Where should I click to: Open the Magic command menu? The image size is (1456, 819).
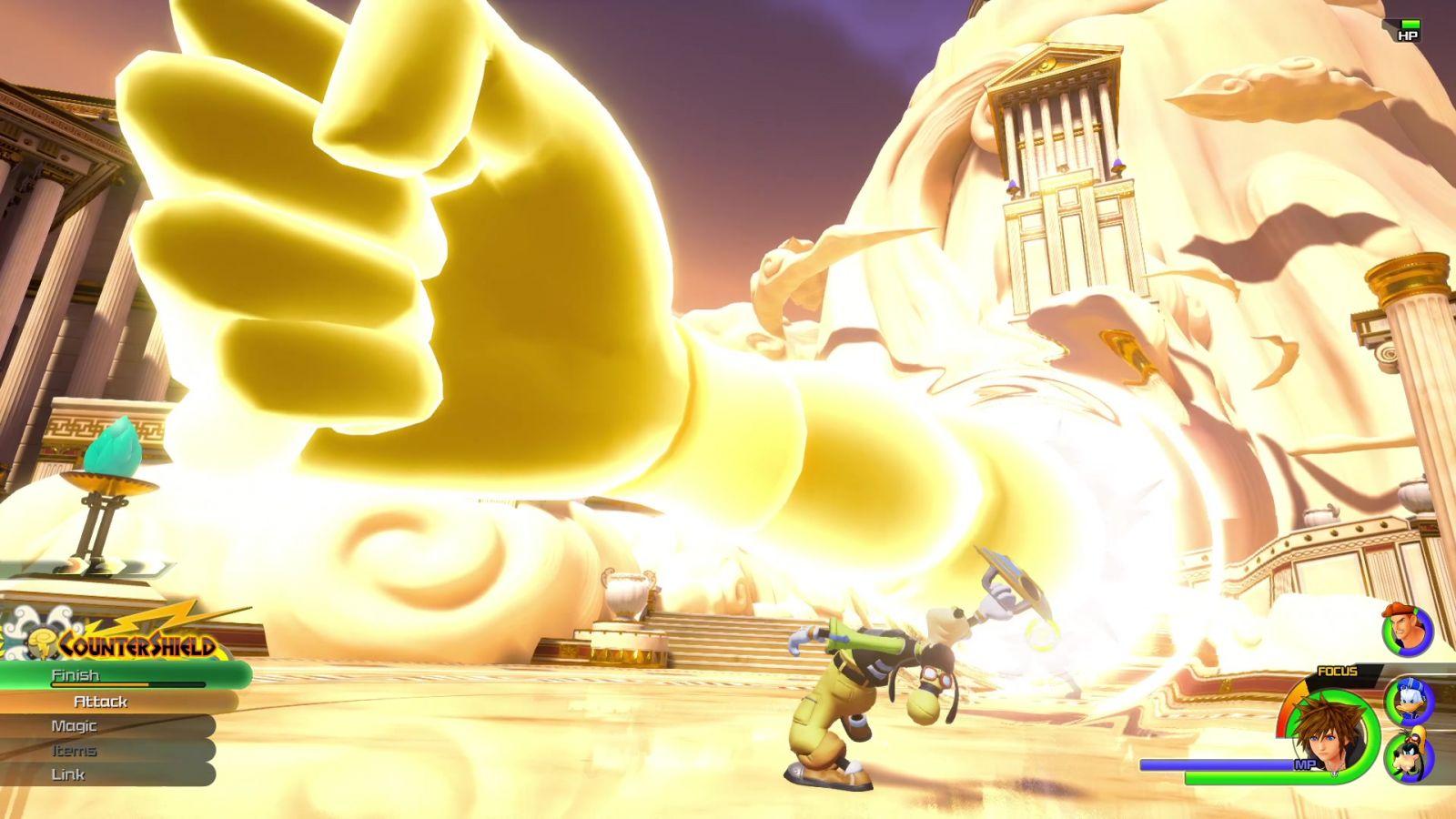click(75, 726)
